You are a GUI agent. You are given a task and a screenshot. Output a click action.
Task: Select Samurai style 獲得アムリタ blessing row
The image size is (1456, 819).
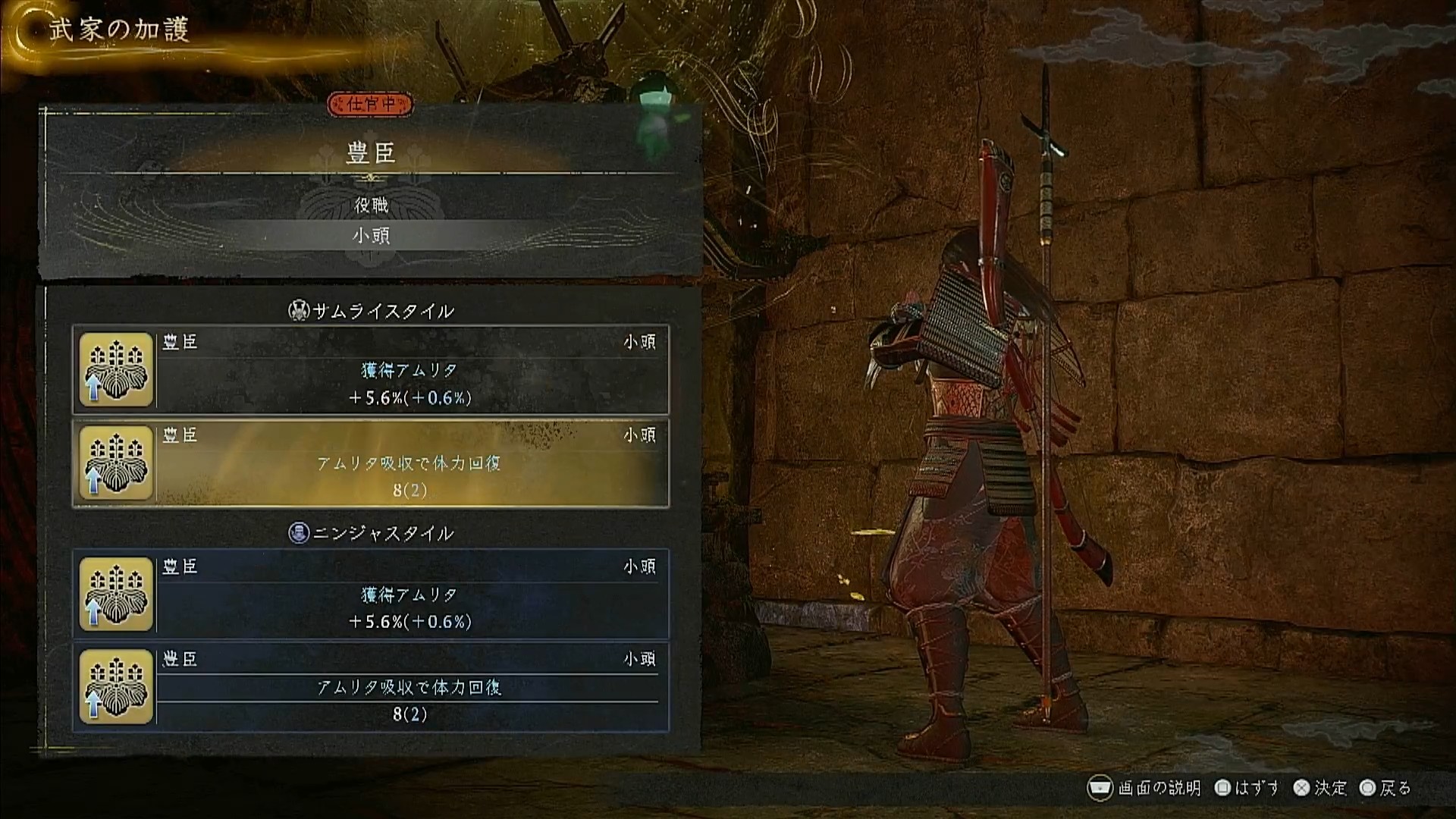pyautogui.click(x=371, y=370)
